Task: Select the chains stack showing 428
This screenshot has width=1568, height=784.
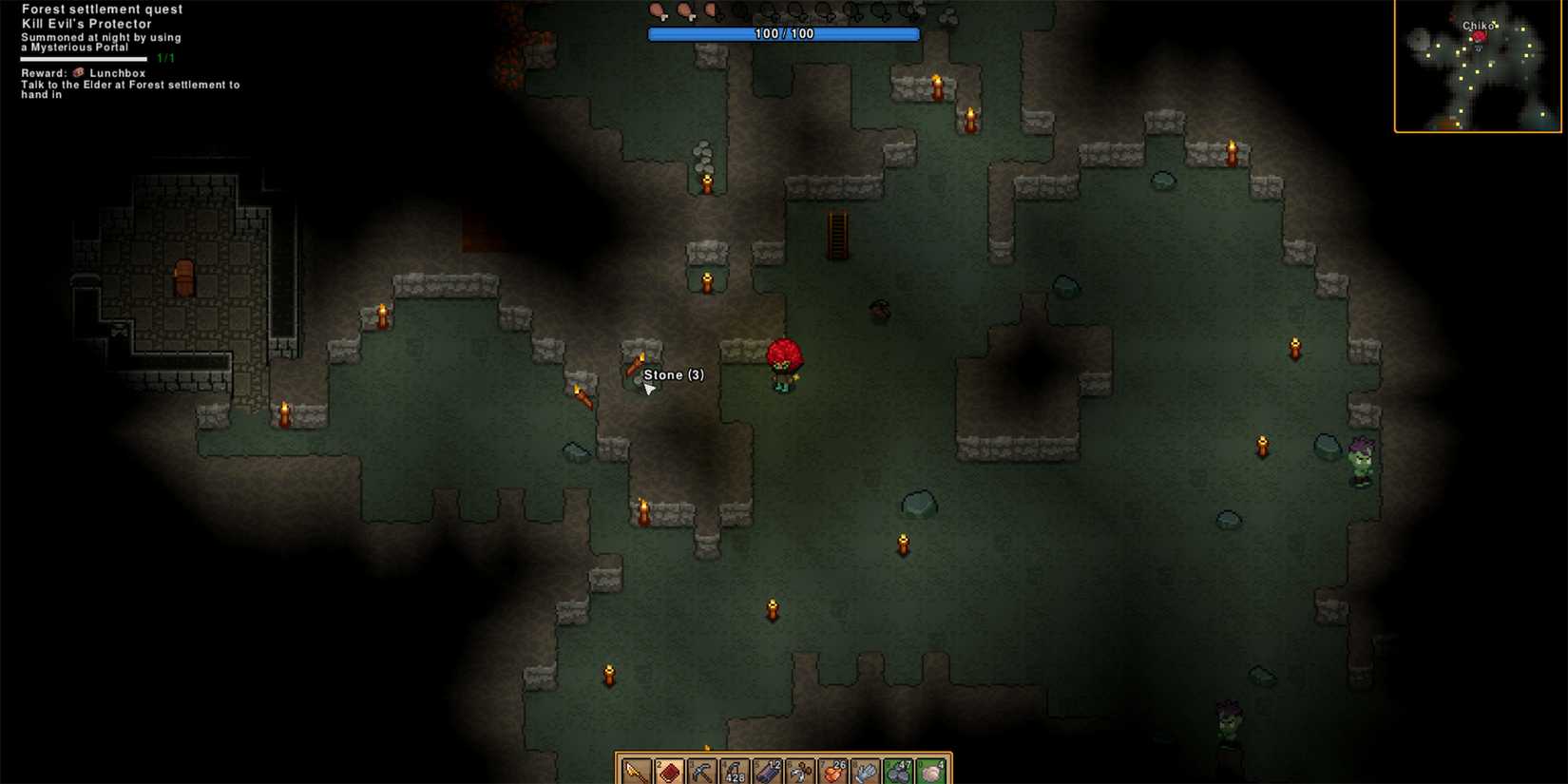Action: (734, 770)
